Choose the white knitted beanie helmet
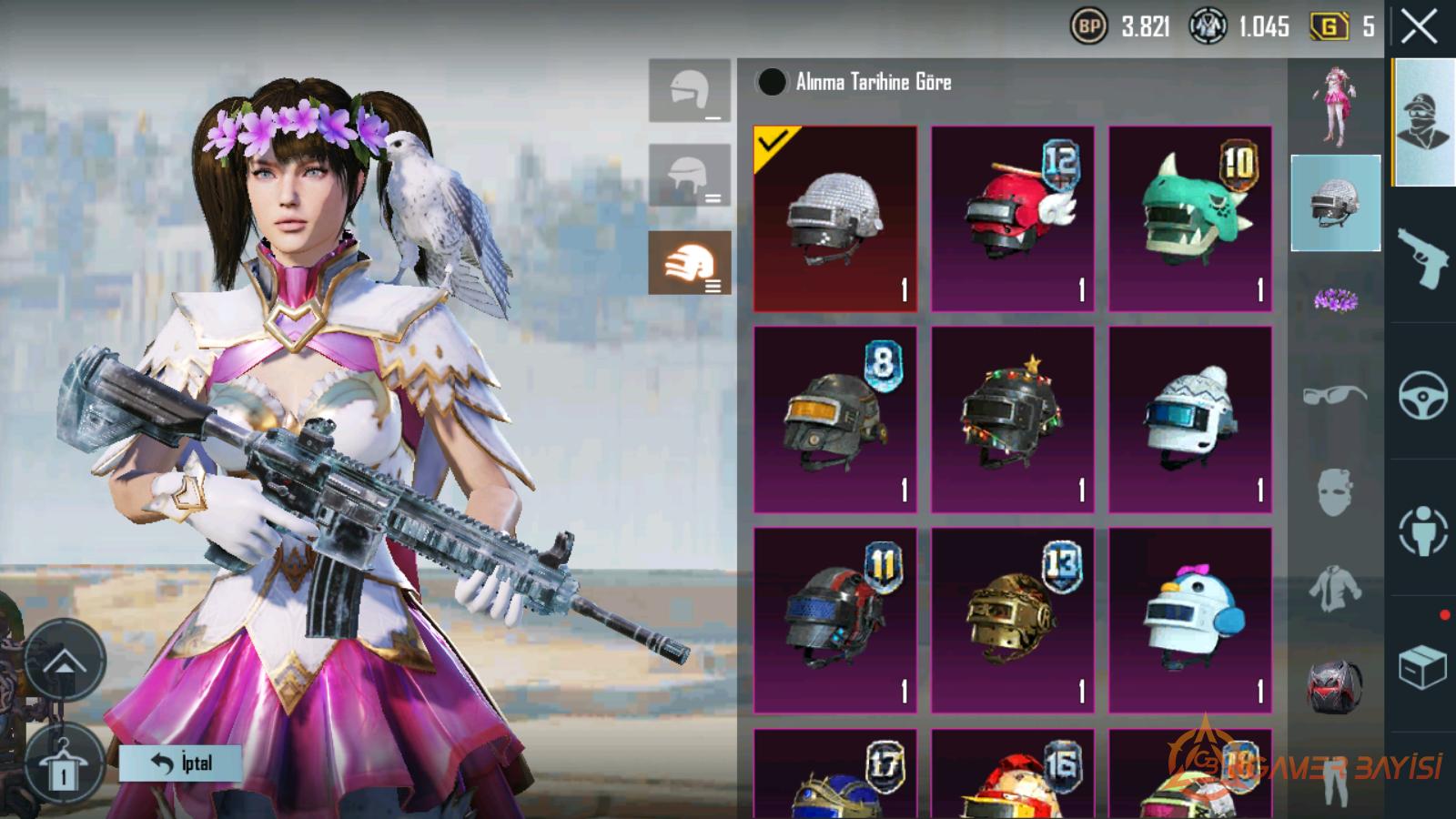 pos(1189,420)
